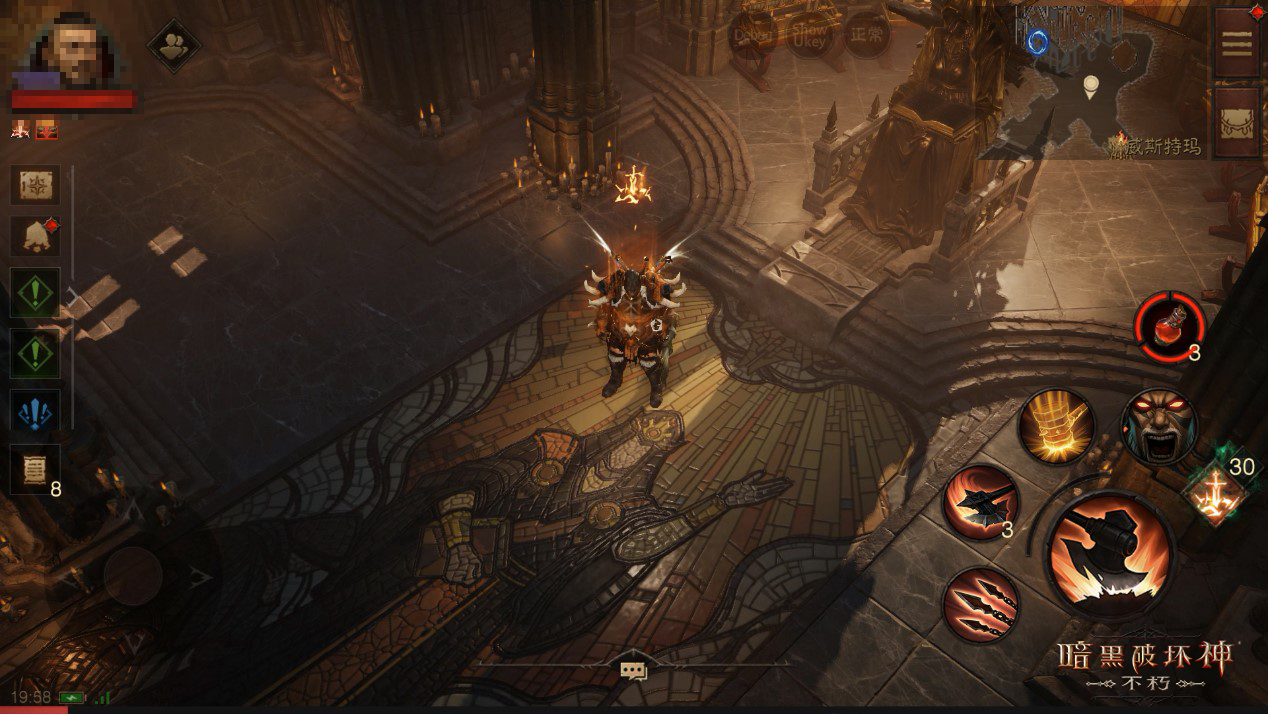Open the inventory backpack button
Screen dimensions: 1268x714
click(1237, 122)
